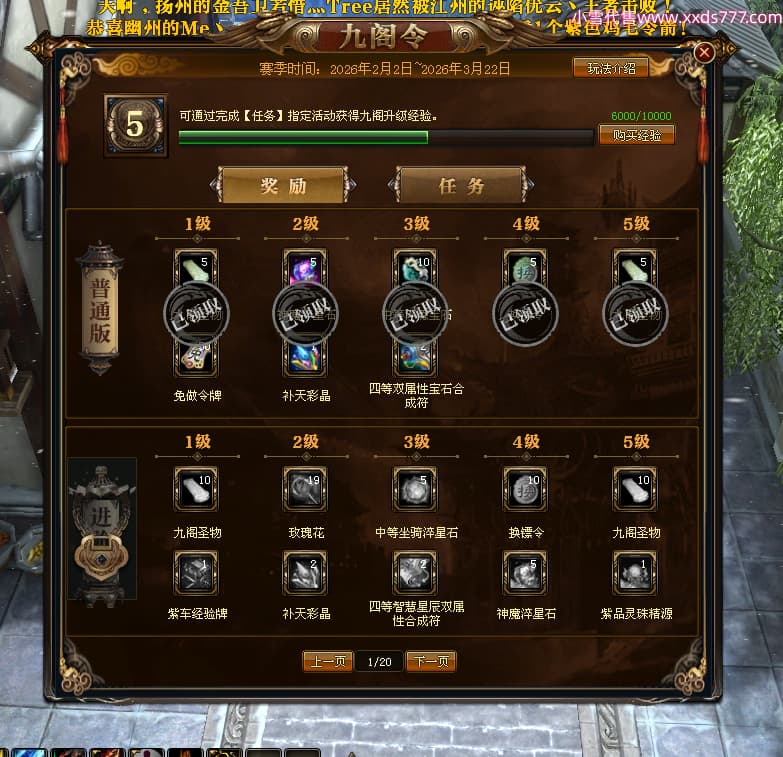Choose the 神魔淬星石 reward icon
783x757 pixels.
[x=525, y=573]
